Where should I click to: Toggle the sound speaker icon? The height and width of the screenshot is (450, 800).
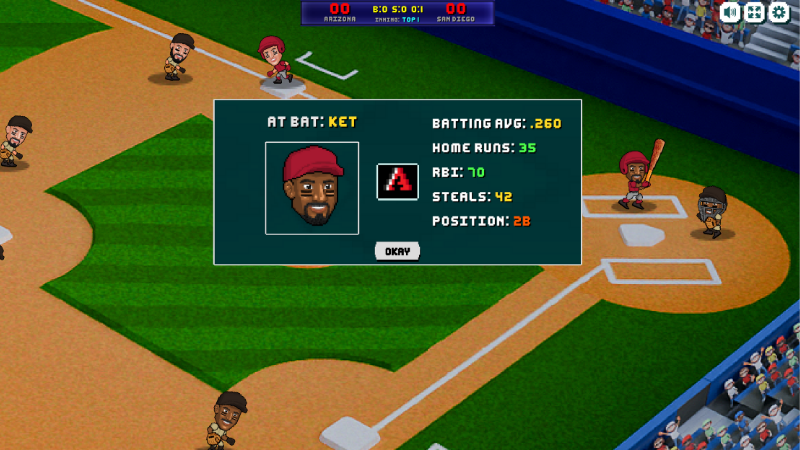pos(730,12)
